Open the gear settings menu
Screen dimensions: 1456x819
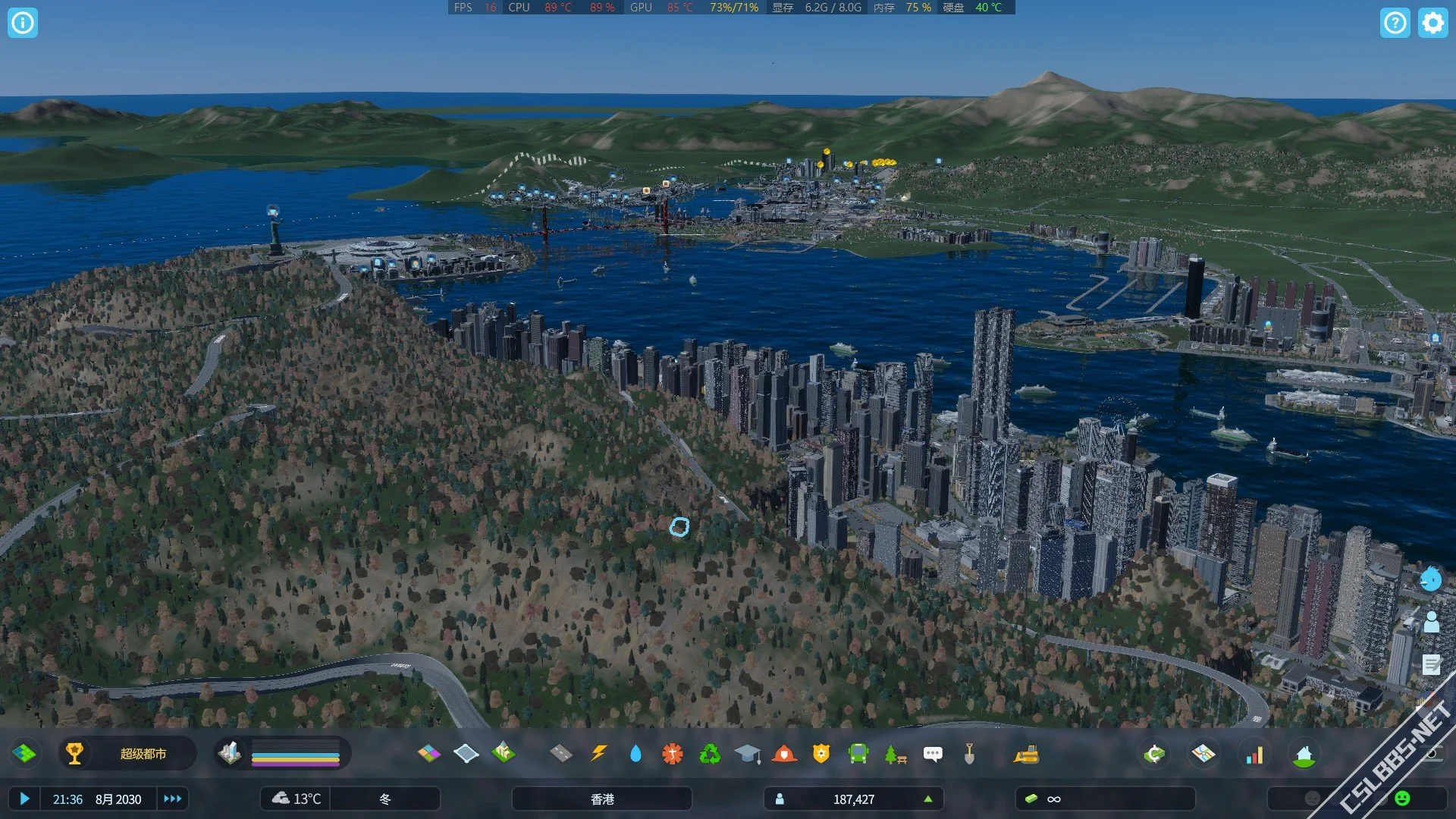tap(1432, 23)
